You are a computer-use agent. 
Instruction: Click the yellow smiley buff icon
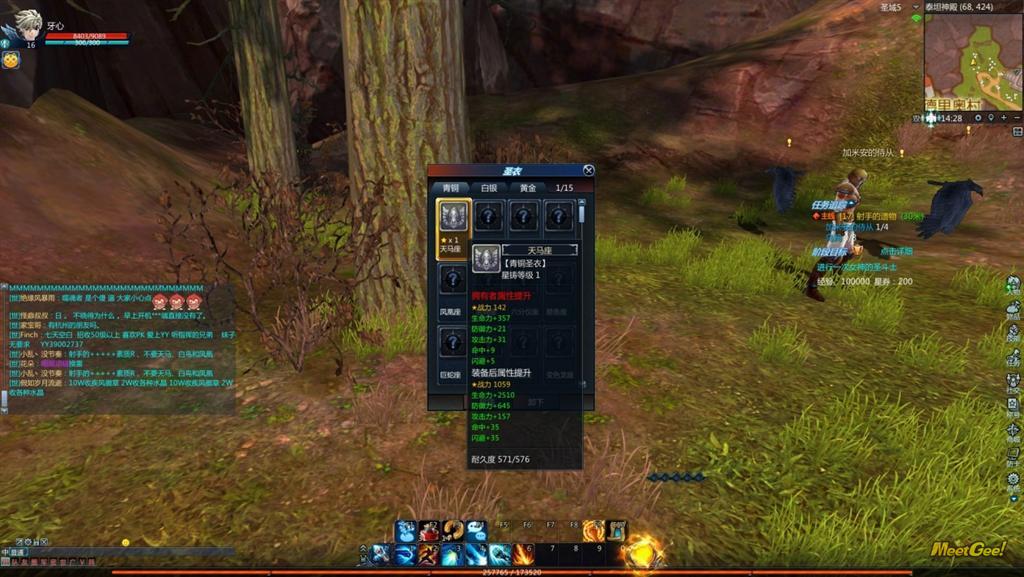[x=11, y=60]
